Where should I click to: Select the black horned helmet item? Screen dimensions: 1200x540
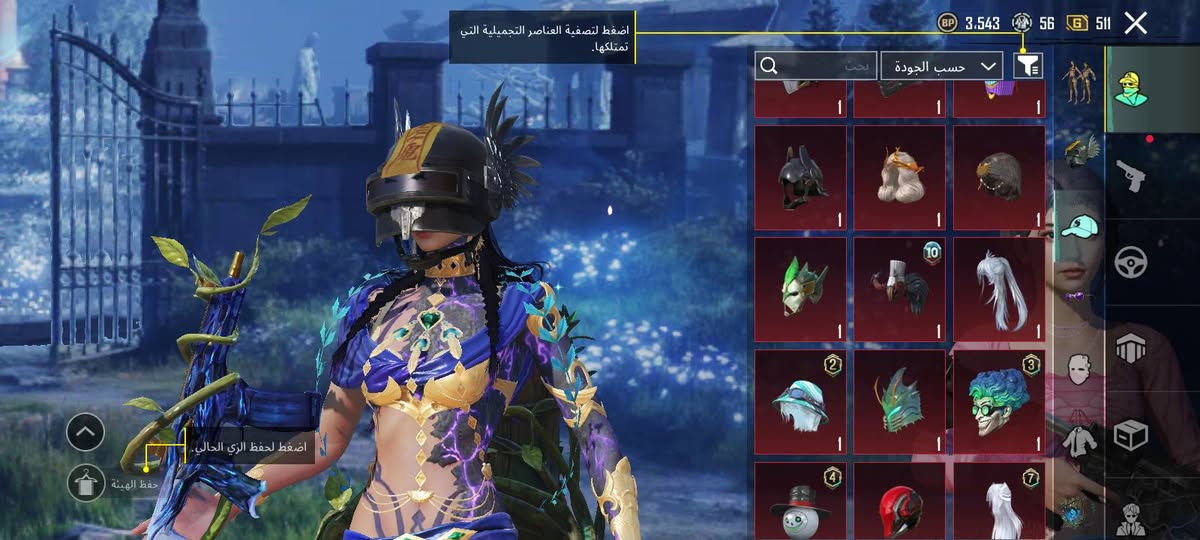(x=800, y=178)
